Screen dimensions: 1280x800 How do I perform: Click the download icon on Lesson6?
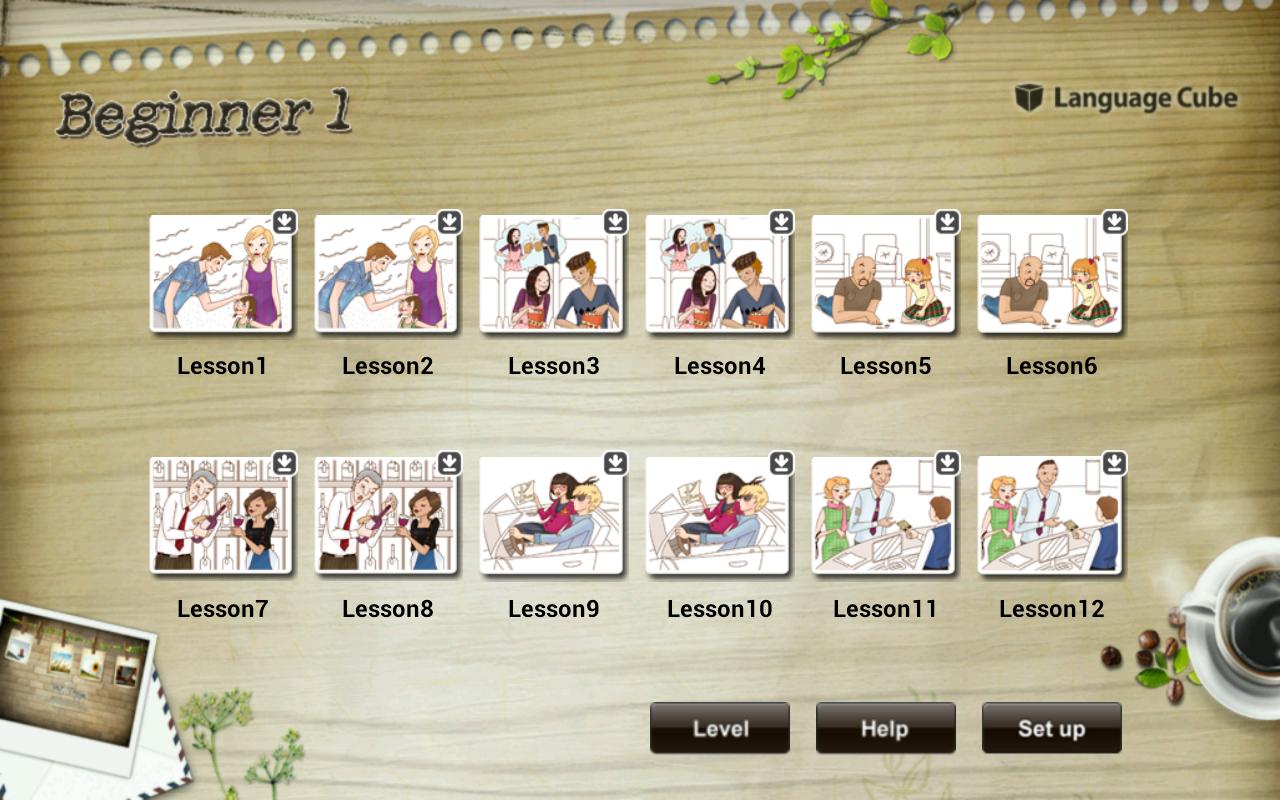(1111, 224)
